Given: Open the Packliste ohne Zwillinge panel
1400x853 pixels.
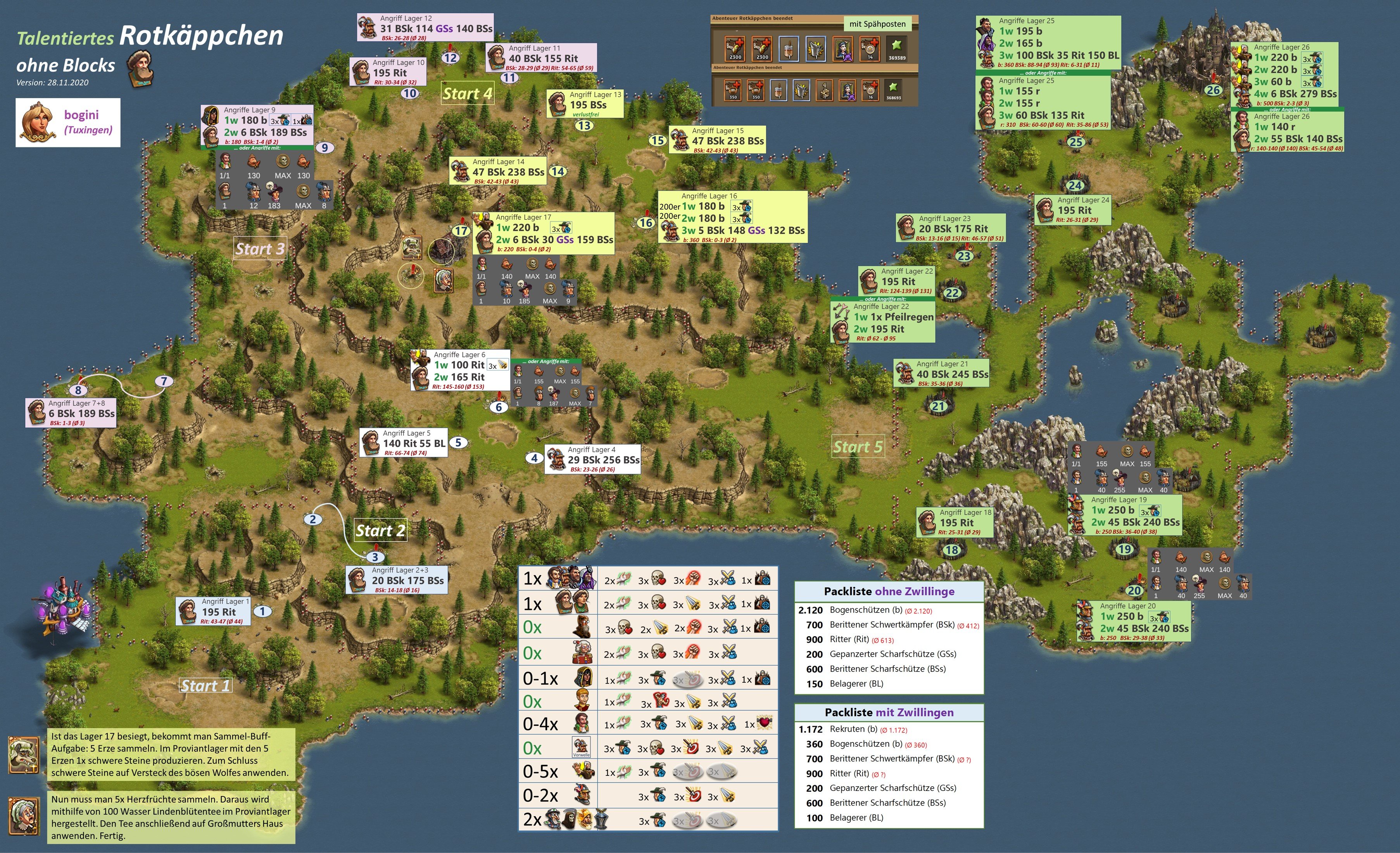Looking at the screenshot, I should (889, 637).
